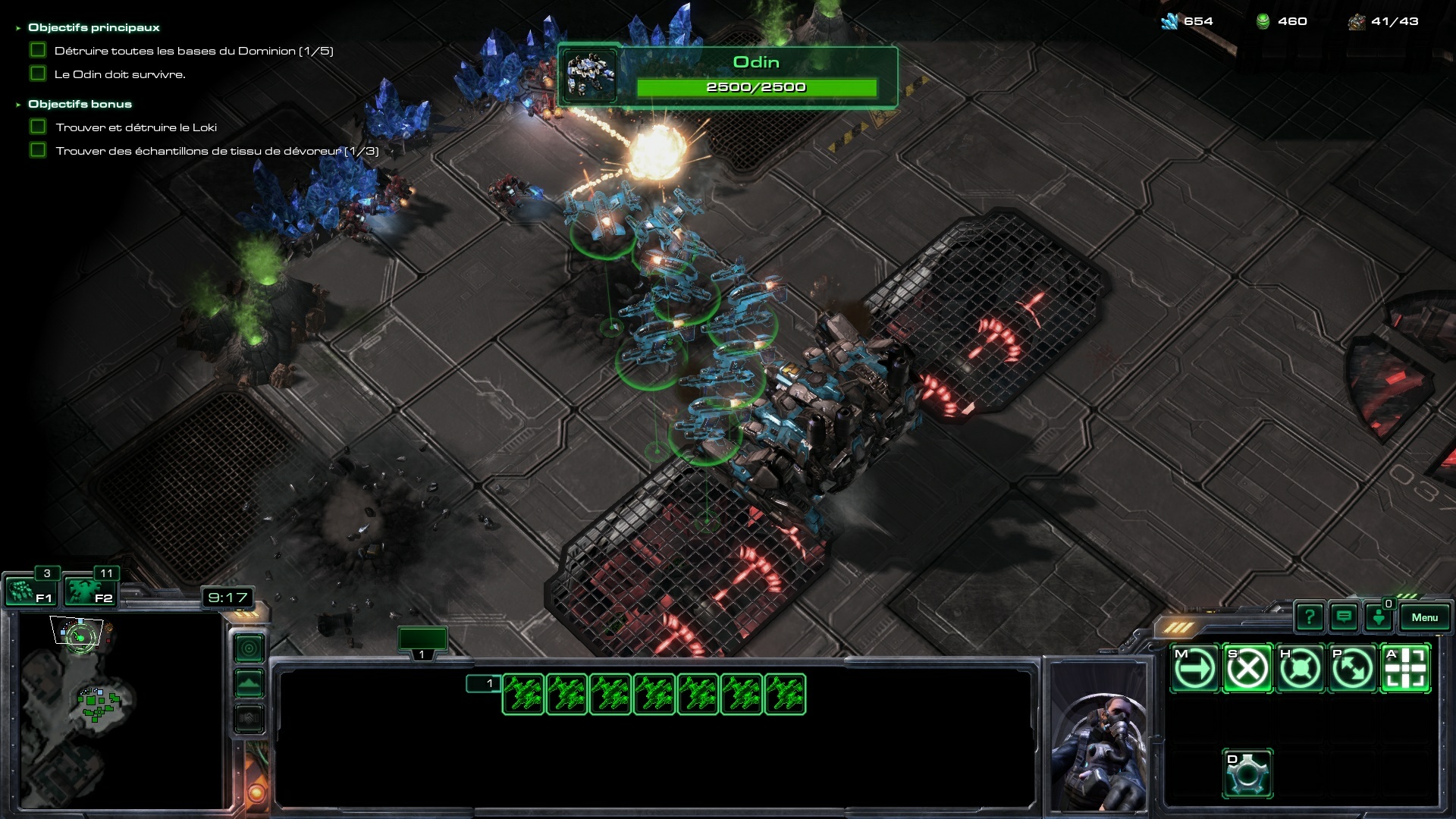Open the help question mark panel
Image resolution: width=1456 pixels, height=819 pixels.
click(1310, 617)
